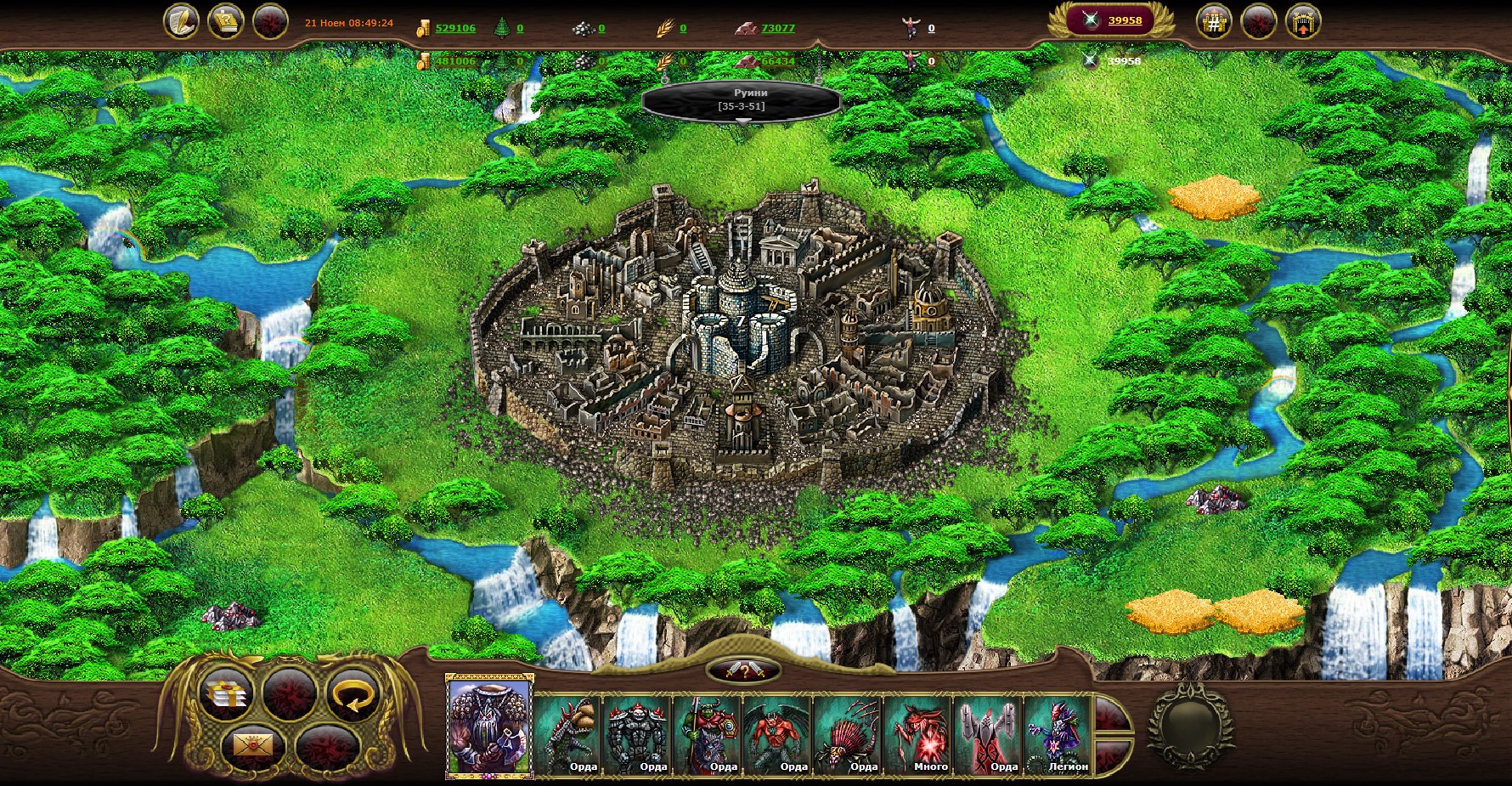Select the orc wolf rider unit
Viewport: 1512px width, 786px height.
708,734
